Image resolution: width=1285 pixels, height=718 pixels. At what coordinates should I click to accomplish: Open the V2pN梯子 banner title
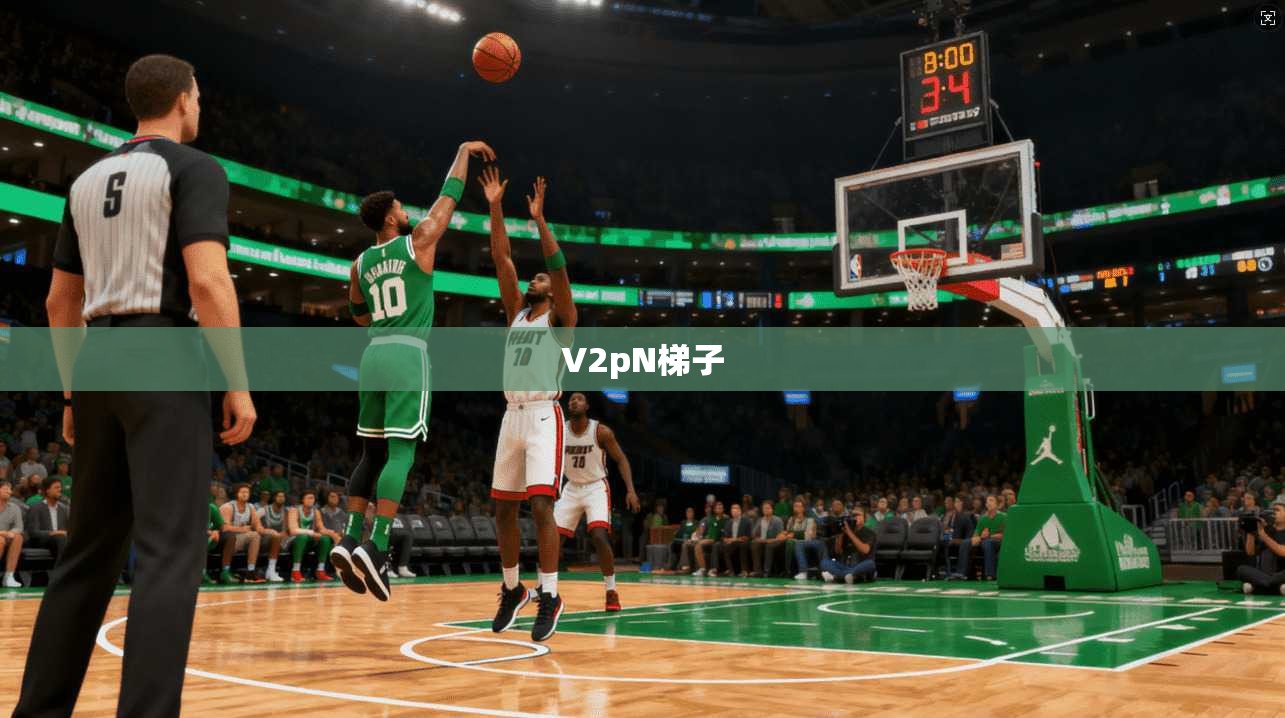point(642,359)
